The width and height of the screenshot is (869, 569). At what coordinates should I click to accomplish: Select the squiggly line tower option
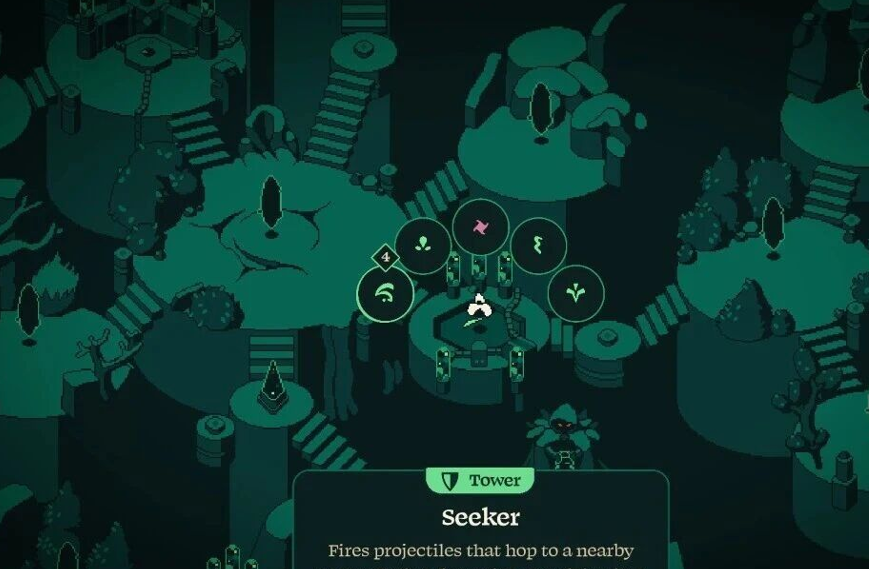click(538, 245)
